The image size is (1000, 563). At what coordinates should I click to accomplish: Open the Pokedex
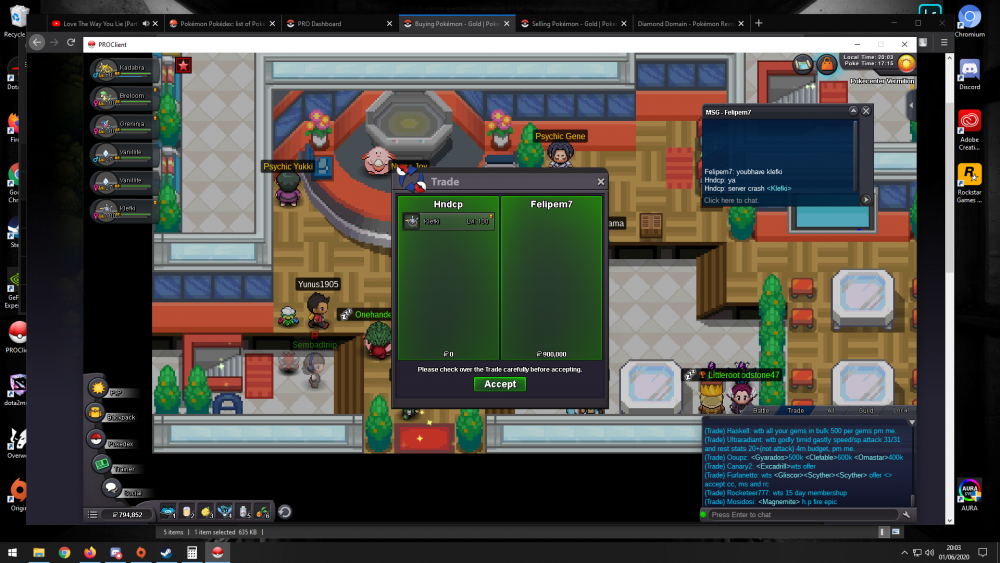click(97, 440)
